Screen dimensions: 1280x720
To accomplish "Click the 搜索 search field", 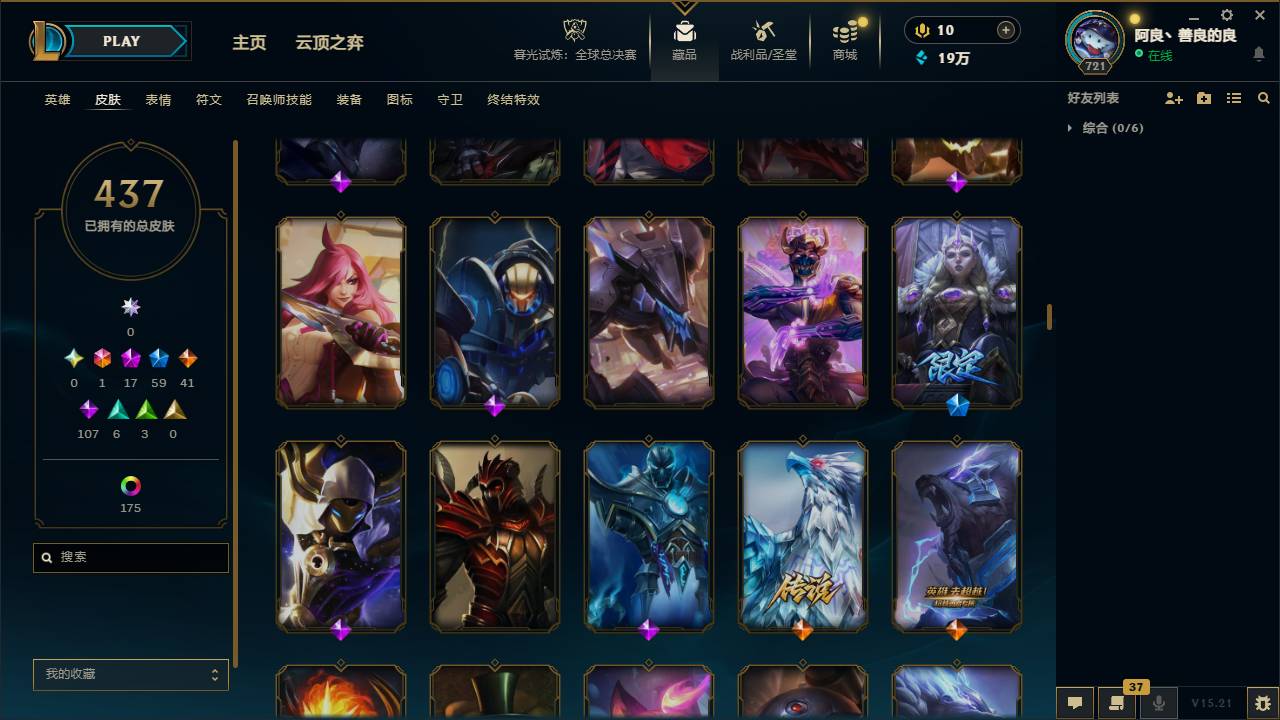I will coord(130,557).
